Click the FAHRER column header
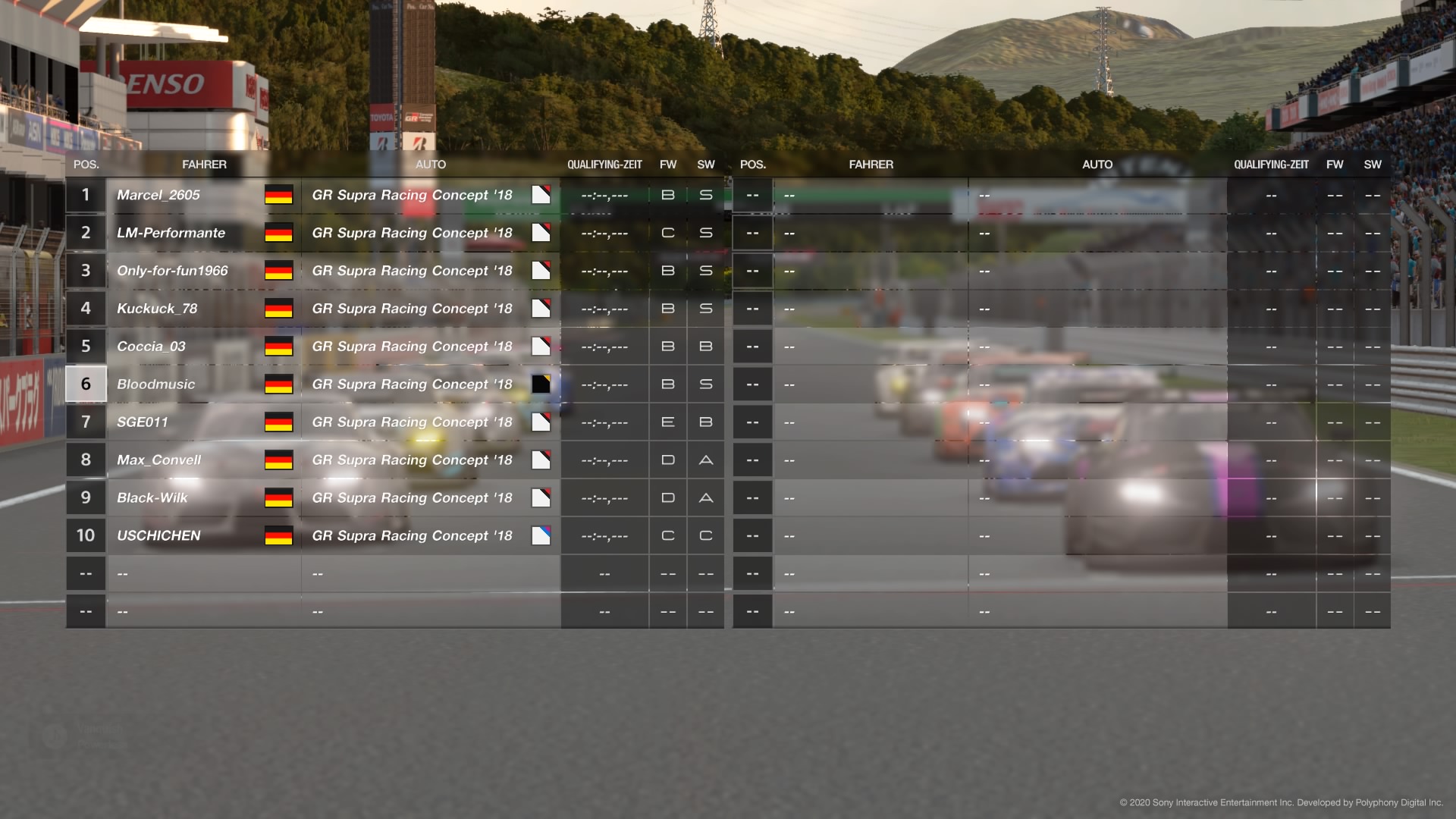Image resolution: width=1456 pixels, height=819 pixels. tap(205, 165)
